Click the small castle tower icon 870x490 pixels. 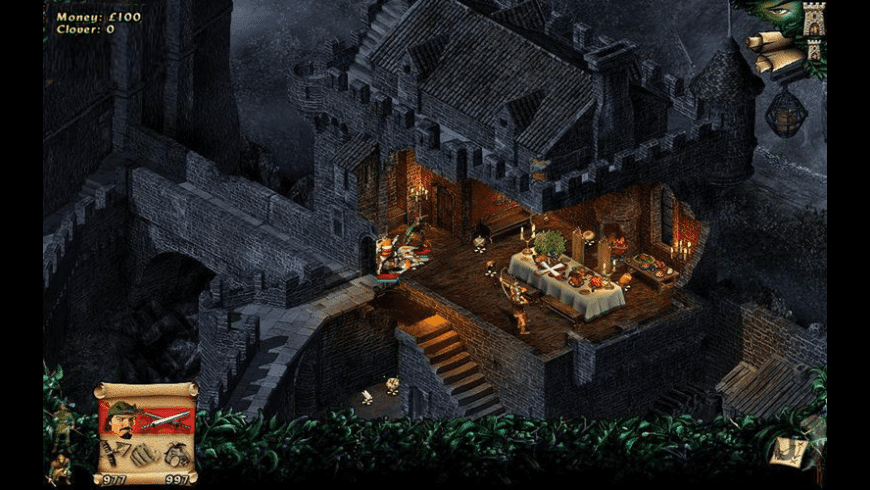pos(814,48)
